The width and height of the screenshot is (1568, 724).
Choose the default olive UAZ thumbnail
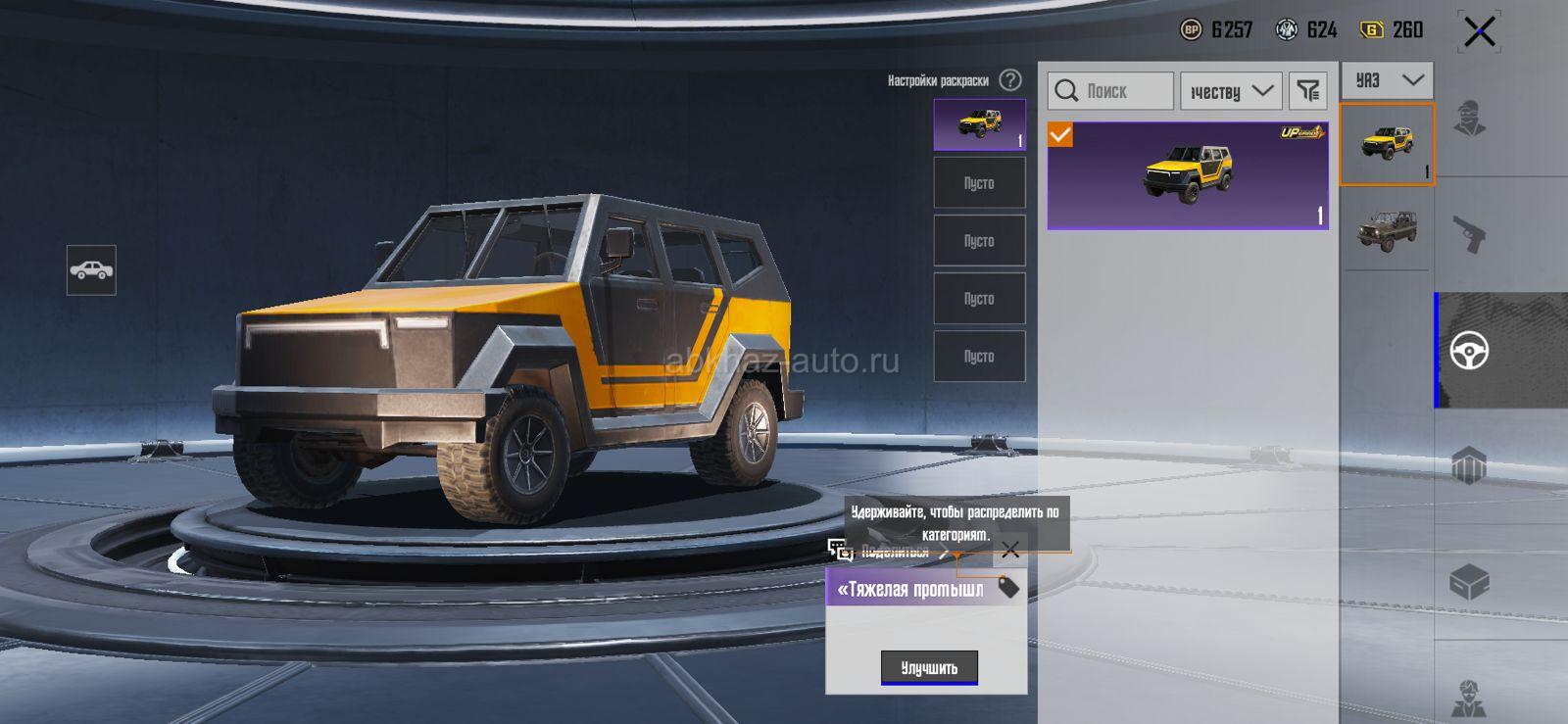[1387, 231]
